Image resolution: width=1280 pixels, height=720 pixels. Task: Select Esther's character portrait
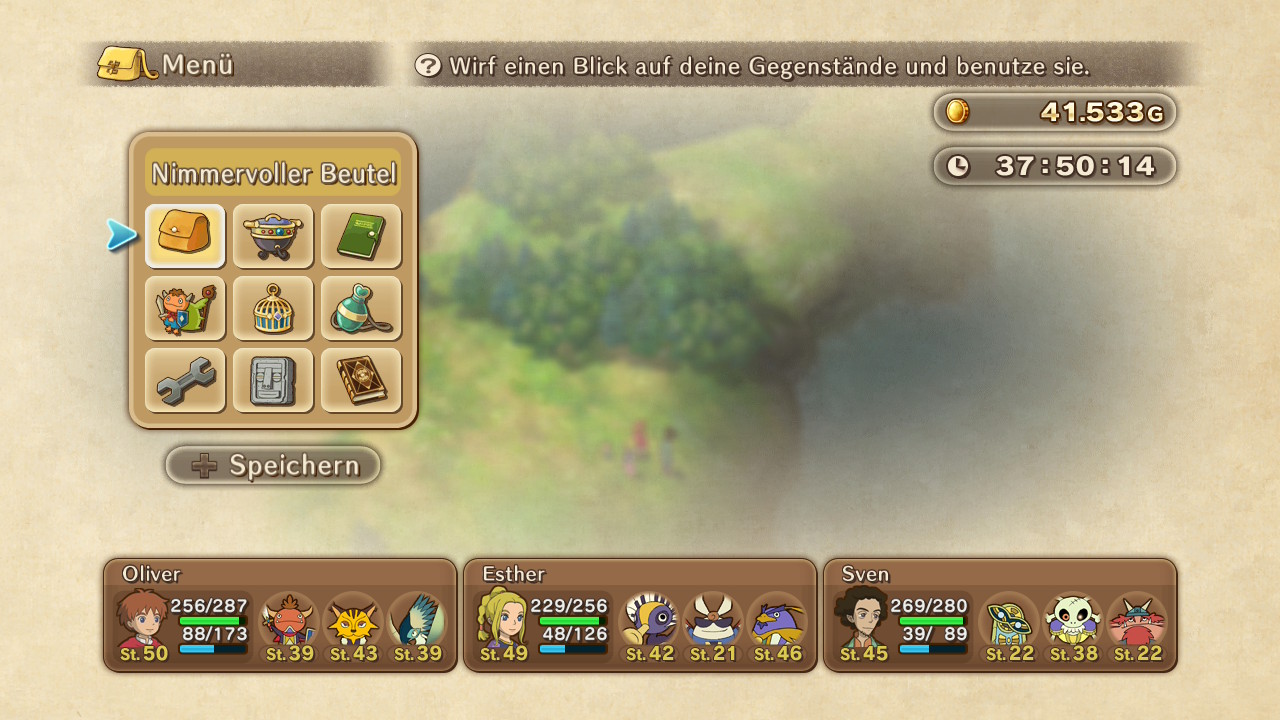click(x=503, y=621)
